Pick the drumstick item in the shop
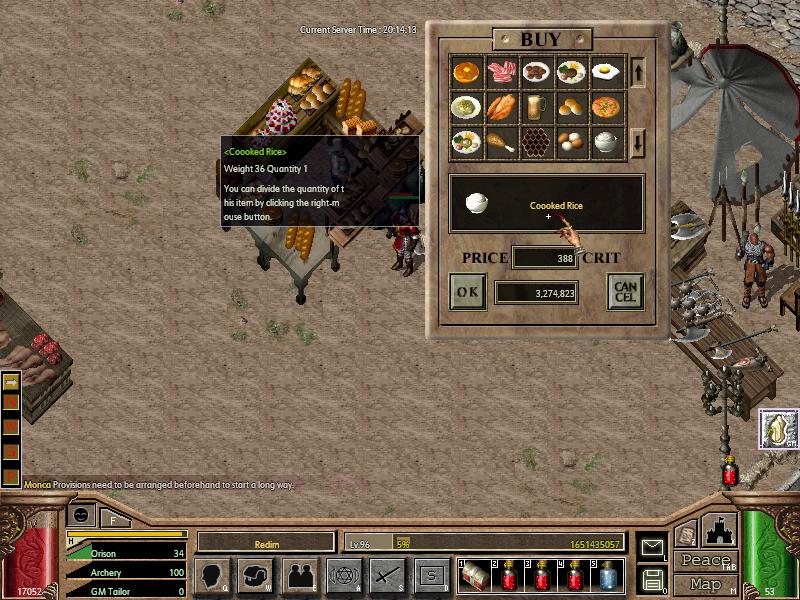 click(x=501, y=142)
